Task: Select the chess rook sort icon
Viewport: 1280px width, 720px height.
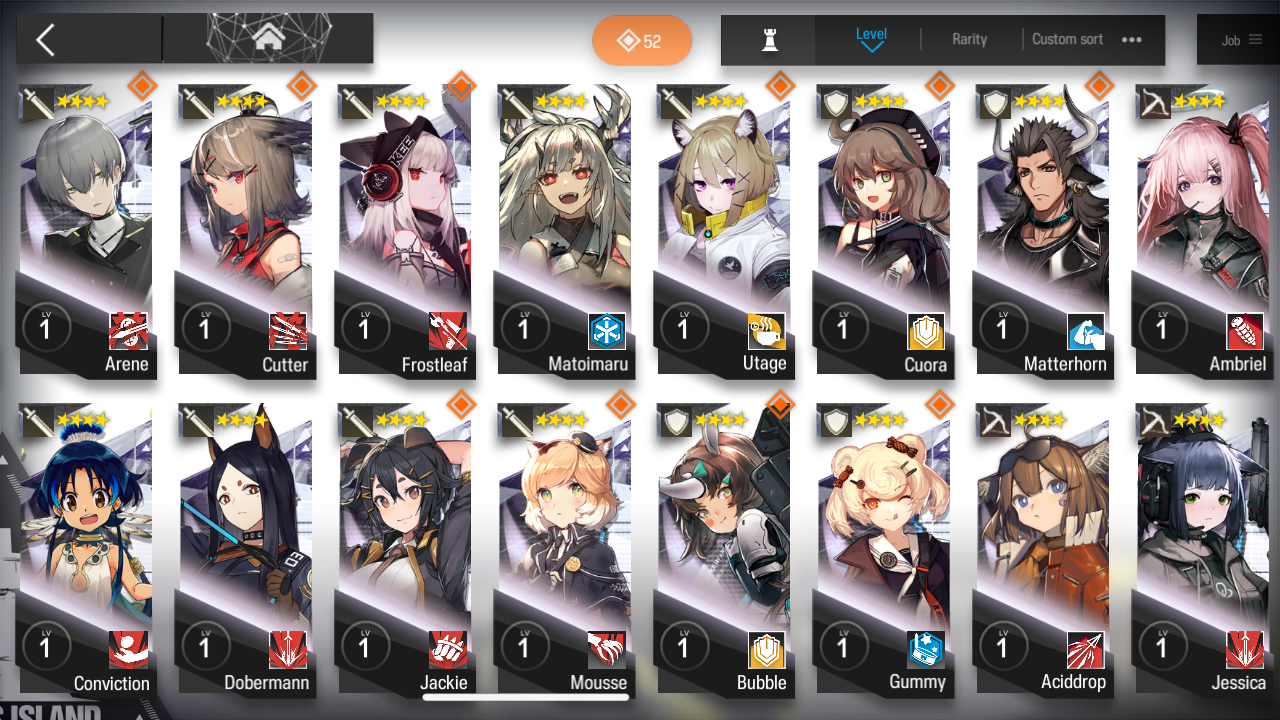Action: coord(769,40)
